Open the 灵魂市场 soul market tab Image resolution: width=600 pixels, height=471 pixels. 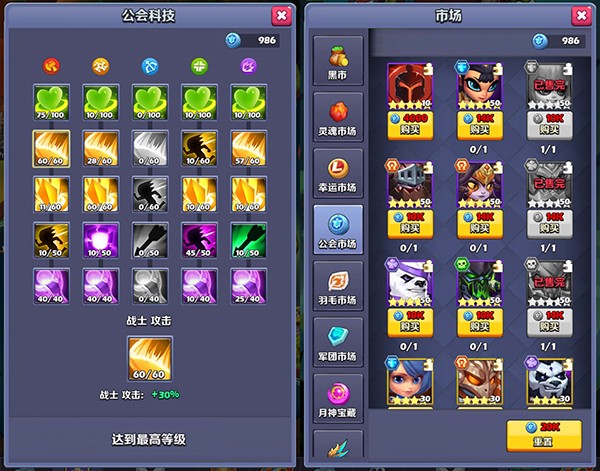click(338, 119)
